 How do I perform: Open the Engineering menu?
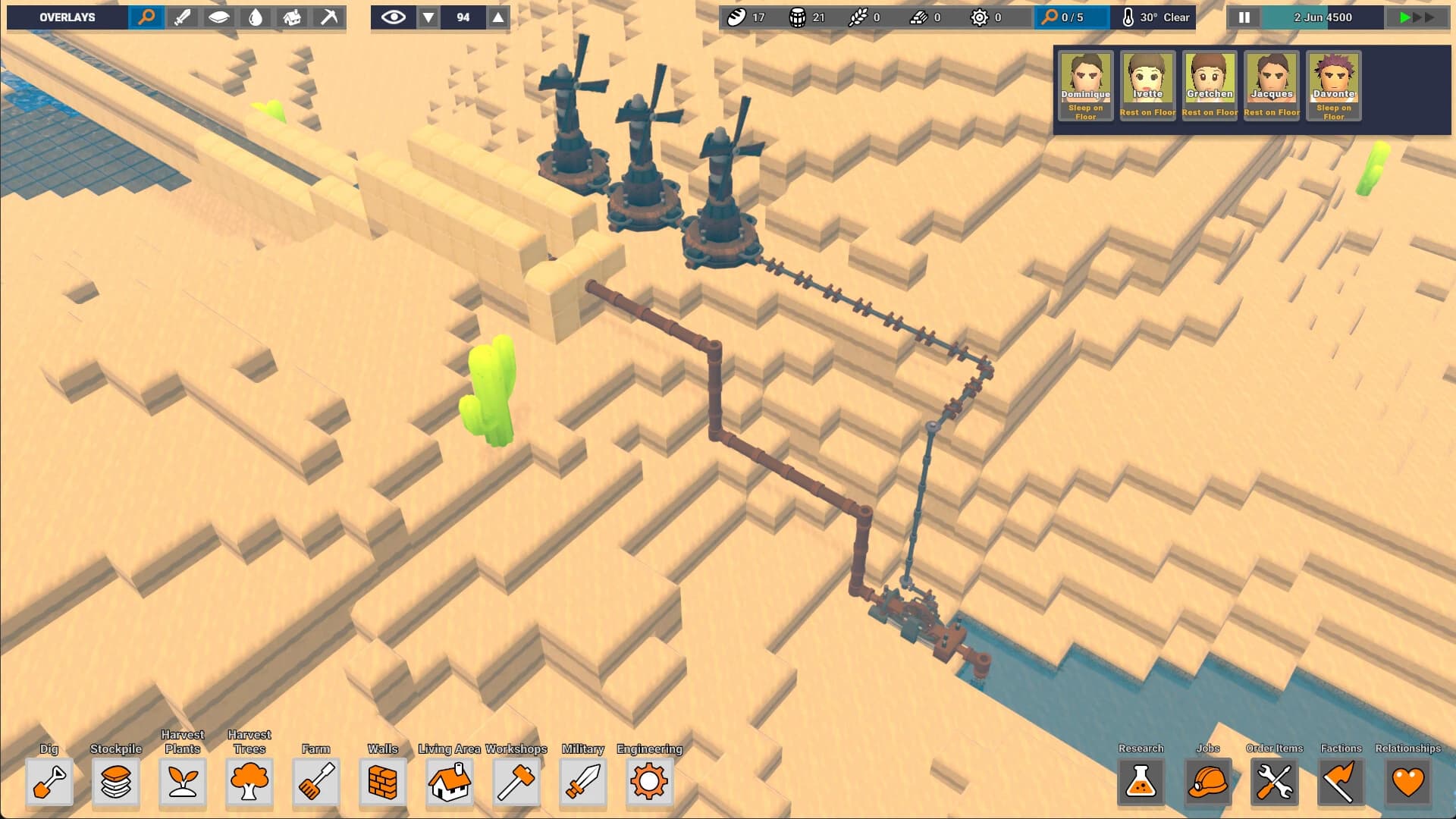coord(648,783)
